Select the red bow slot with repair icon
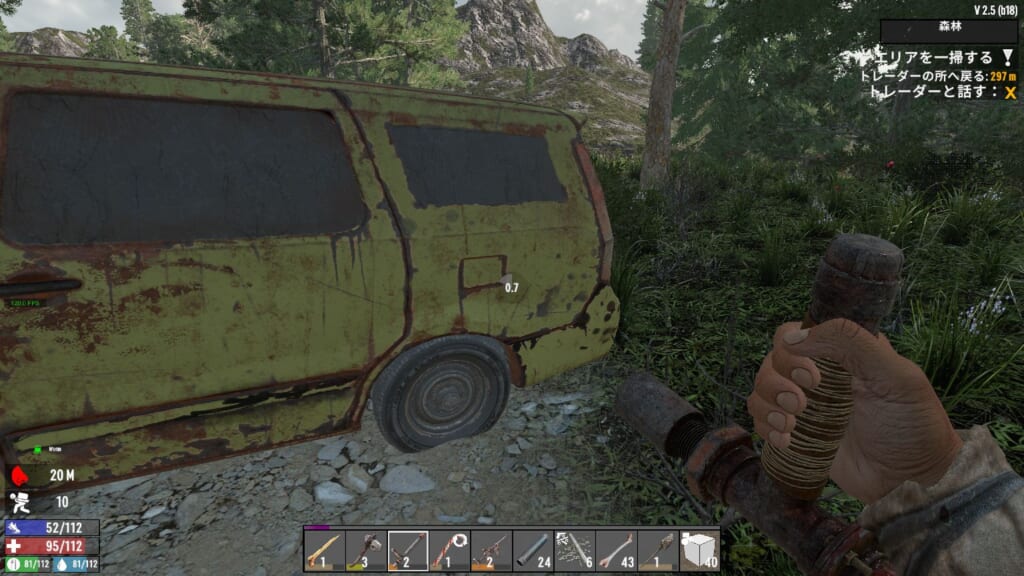 point(450,550)
